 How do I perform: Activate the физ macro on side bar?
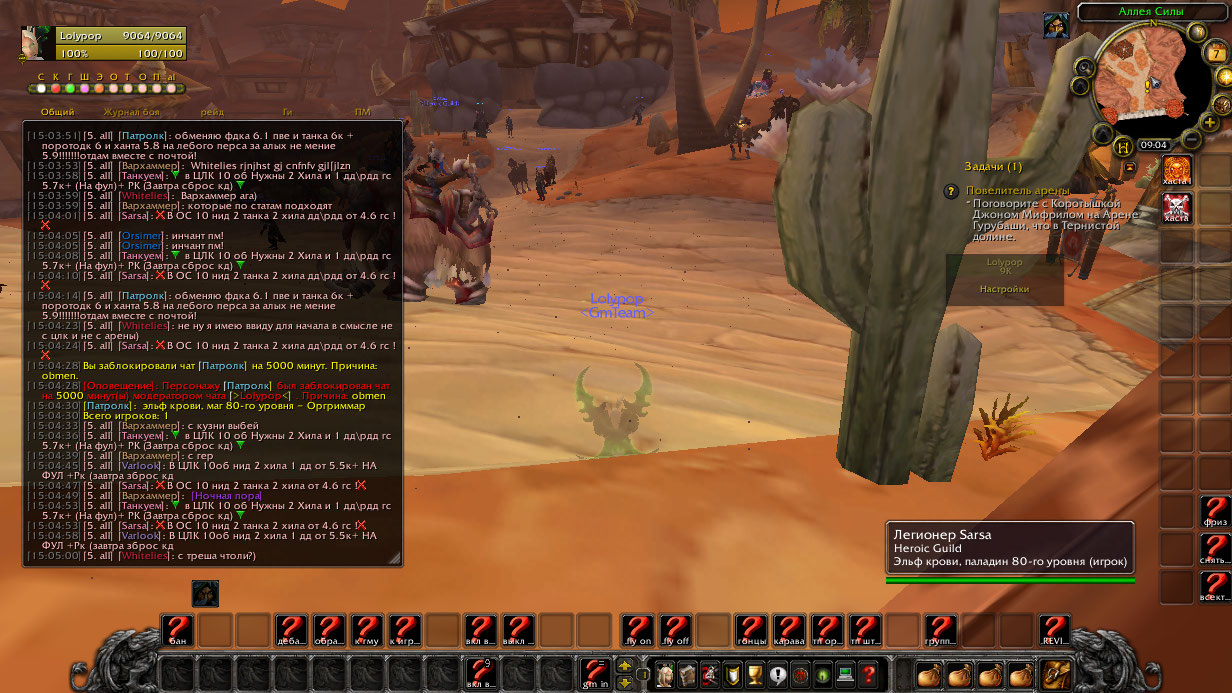(x=1215, y=512)
